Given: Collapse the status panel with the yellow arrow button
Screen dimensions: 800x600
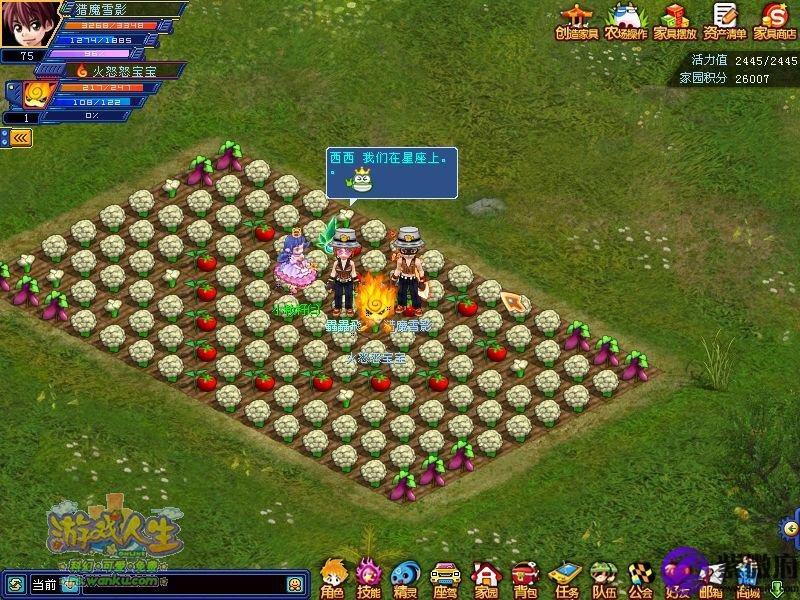Looking at the screenshot, I should [20, 138].
